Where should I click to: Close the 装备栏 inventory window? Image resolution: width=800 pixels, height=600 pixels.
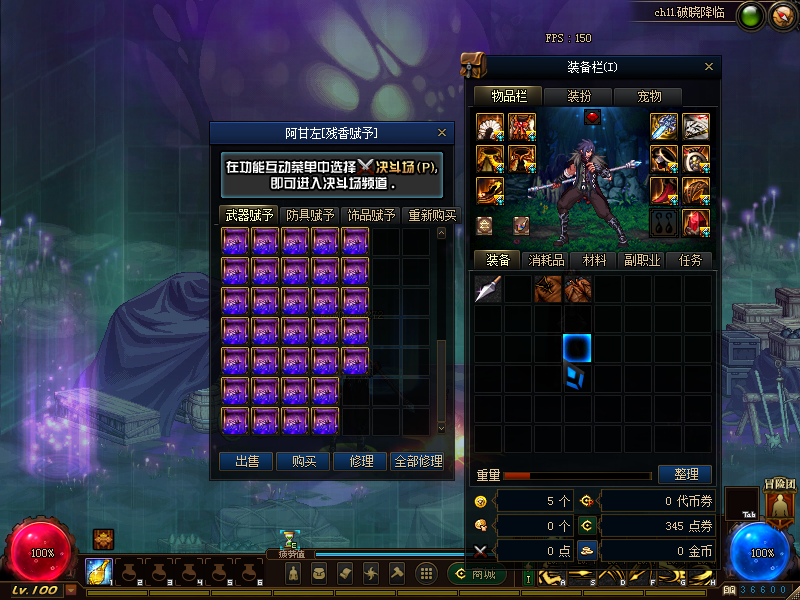(x=709, y=67)
